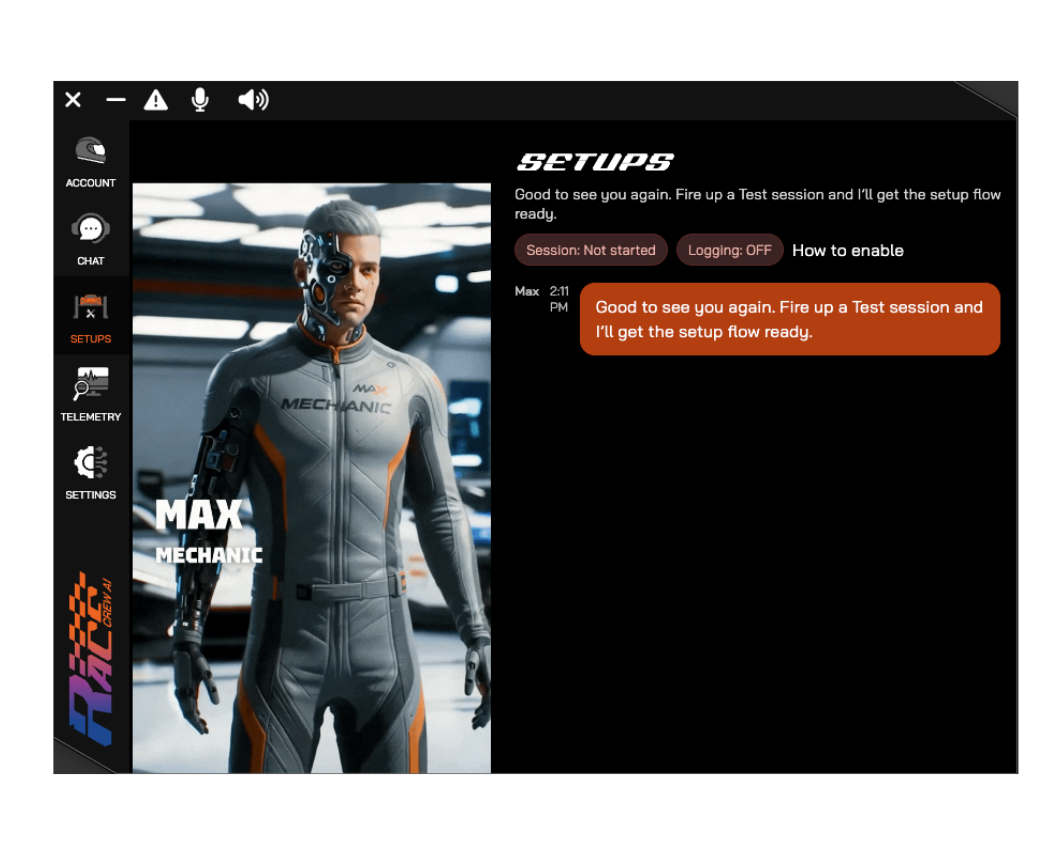Click the 'Session: Not started' pill
The width and height of the screenshot is (1063, 862).
(x=591, y=250)
